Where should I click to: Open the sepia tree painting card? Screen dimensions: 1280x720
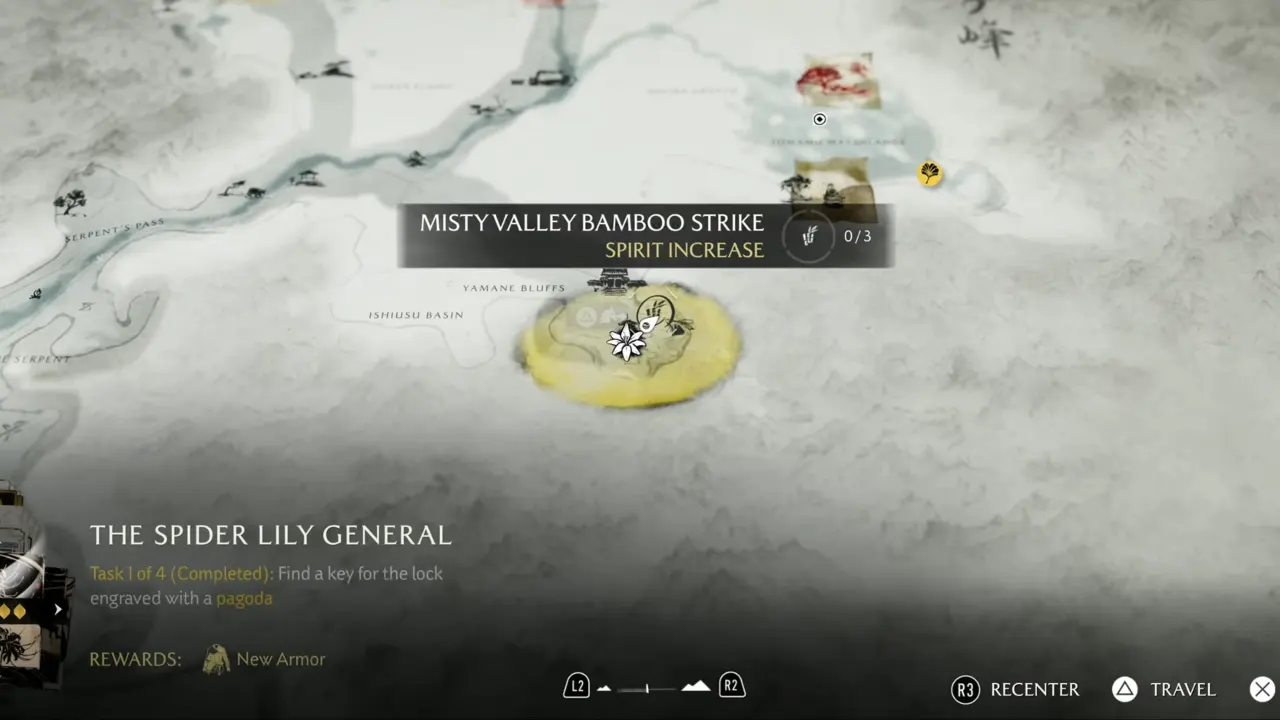(x=834, y=184)
